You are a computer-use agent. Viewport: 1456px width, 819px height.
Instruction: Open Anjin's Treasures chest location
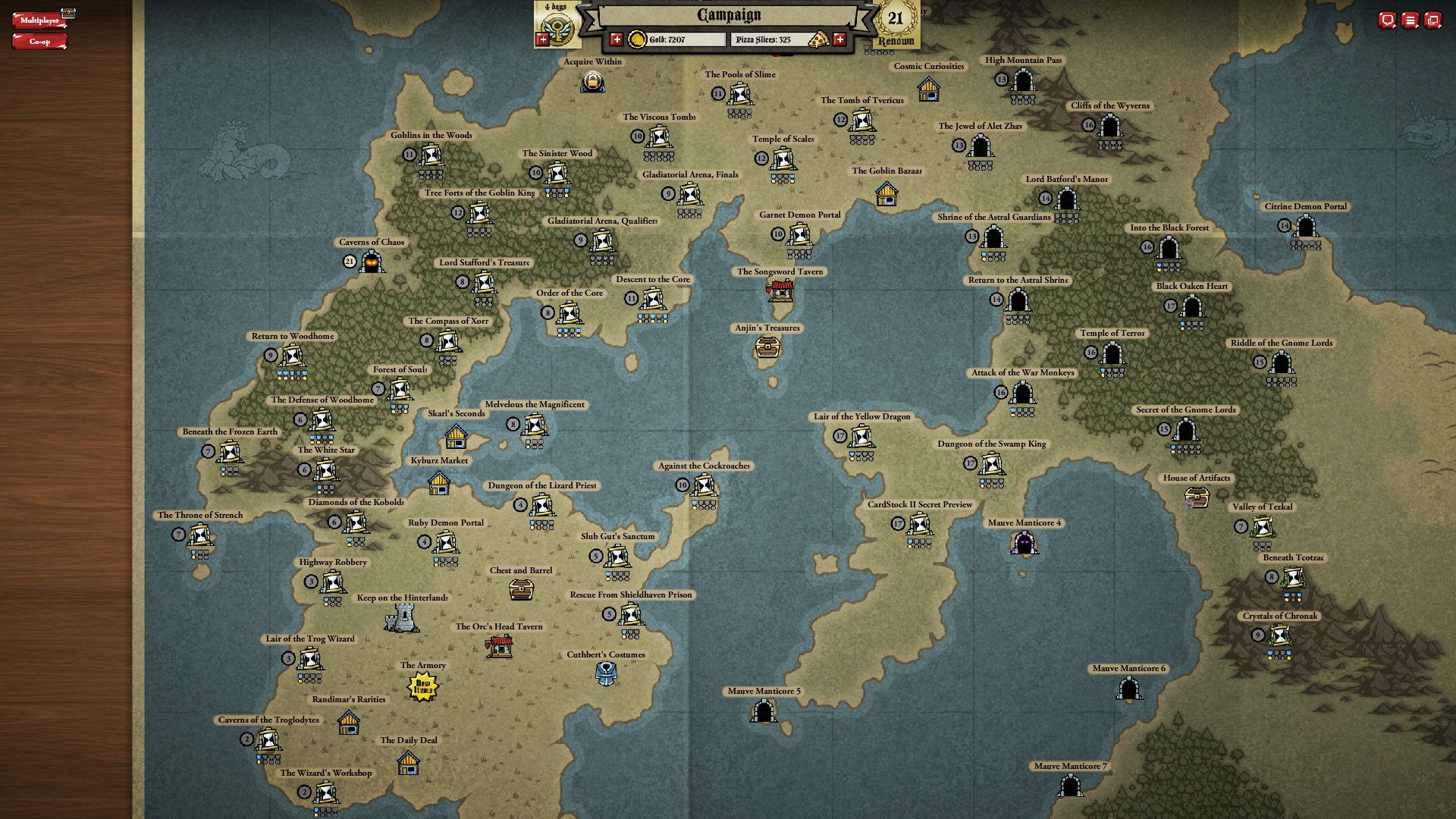[767, 347]
